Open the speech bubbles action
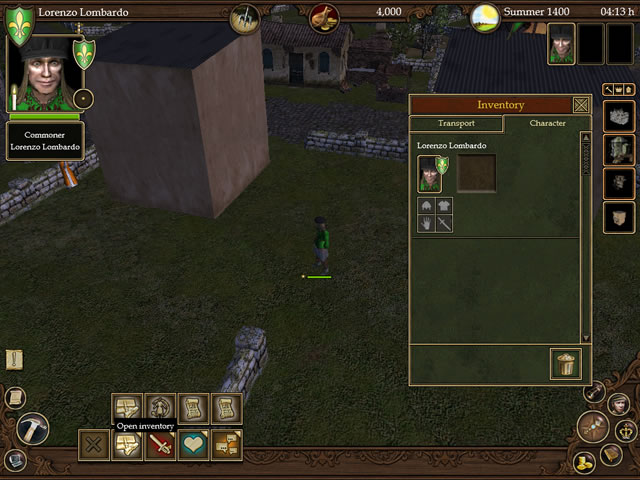This screenshot has height=480, width=640. coord(226,445)
